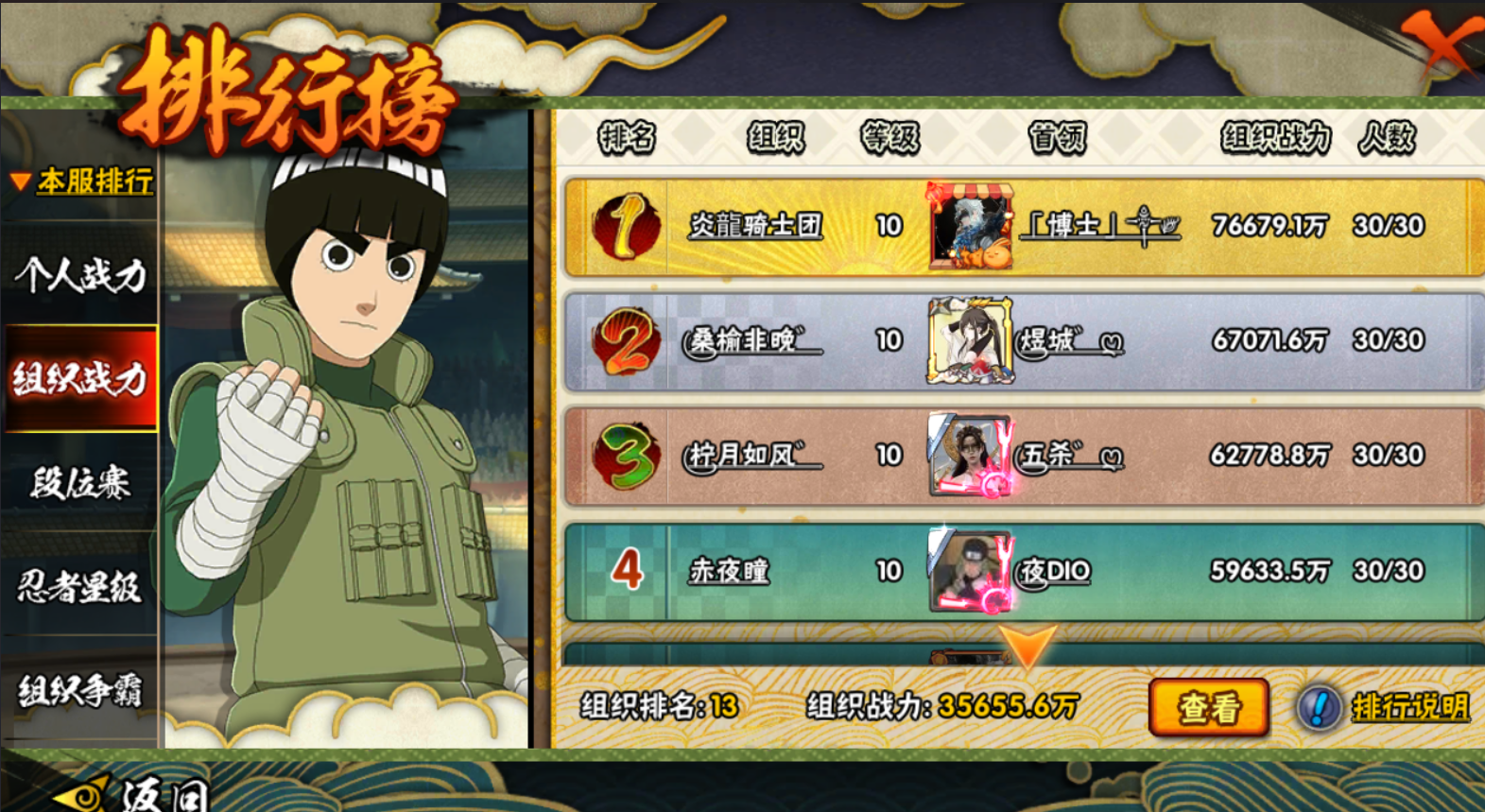This screenshot has height=812, width=1485.
Task: Open the 段位赛 ranking tab
Action: (80, 483)
